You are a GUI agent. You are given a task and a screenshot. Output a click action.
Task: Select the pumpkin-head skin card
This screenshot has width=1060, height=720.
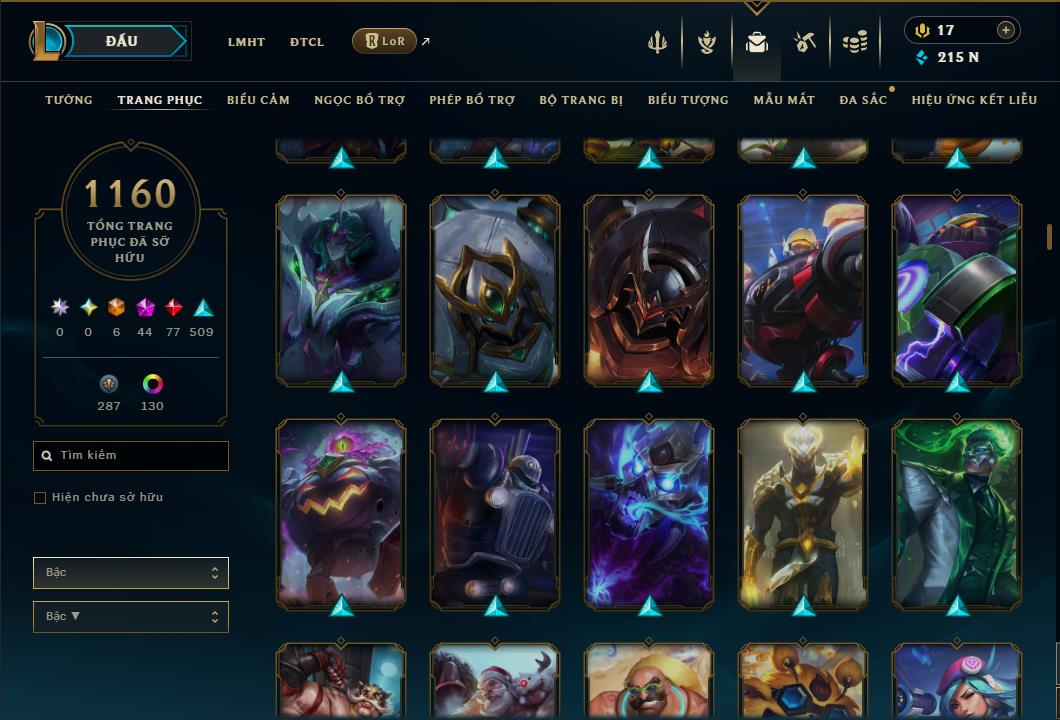tap(341, 513)
